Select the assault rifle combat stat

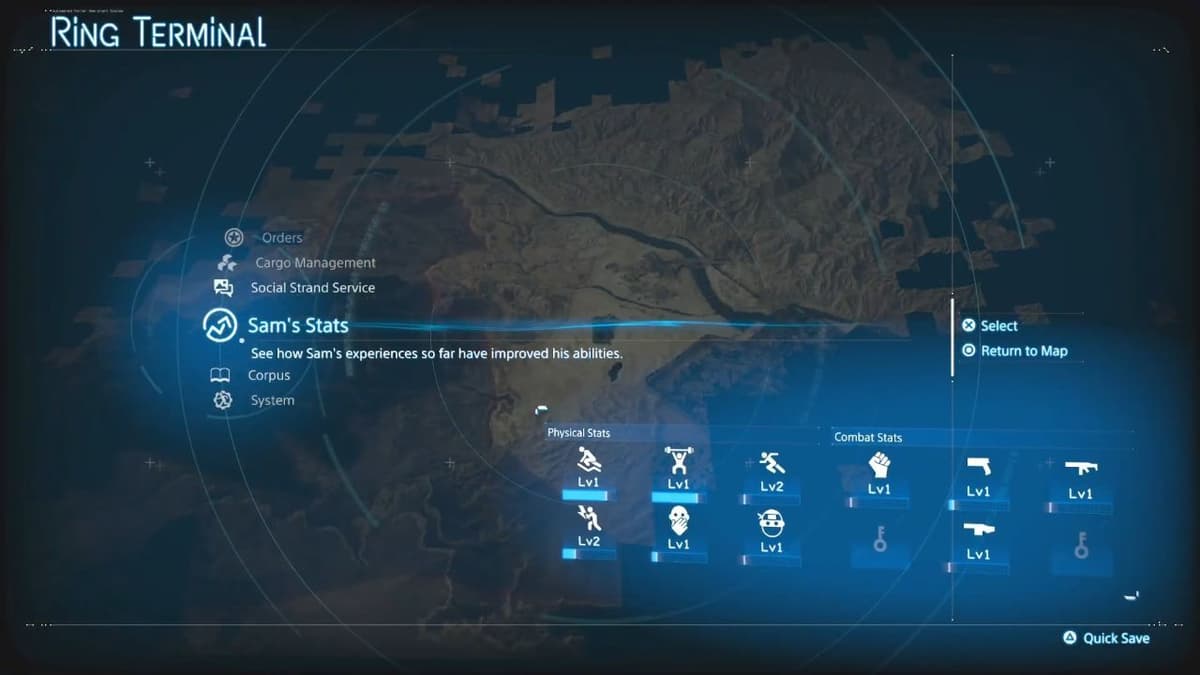click(1080, 468)
